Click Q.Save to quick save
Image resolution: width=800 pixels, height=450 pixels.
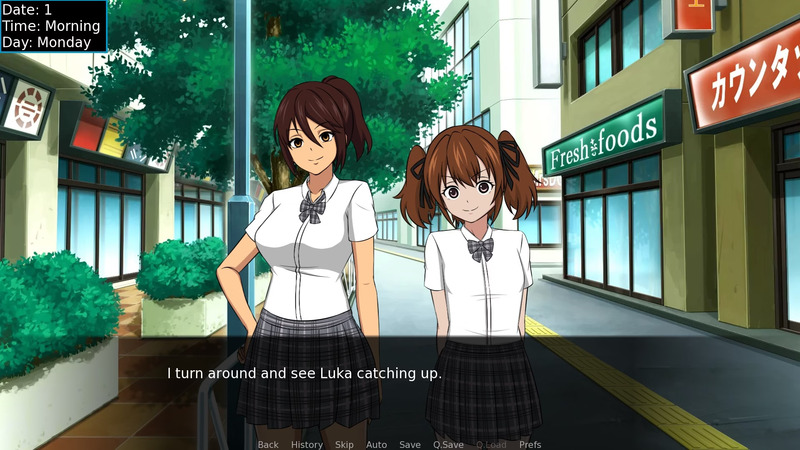(x=448, y=444)
